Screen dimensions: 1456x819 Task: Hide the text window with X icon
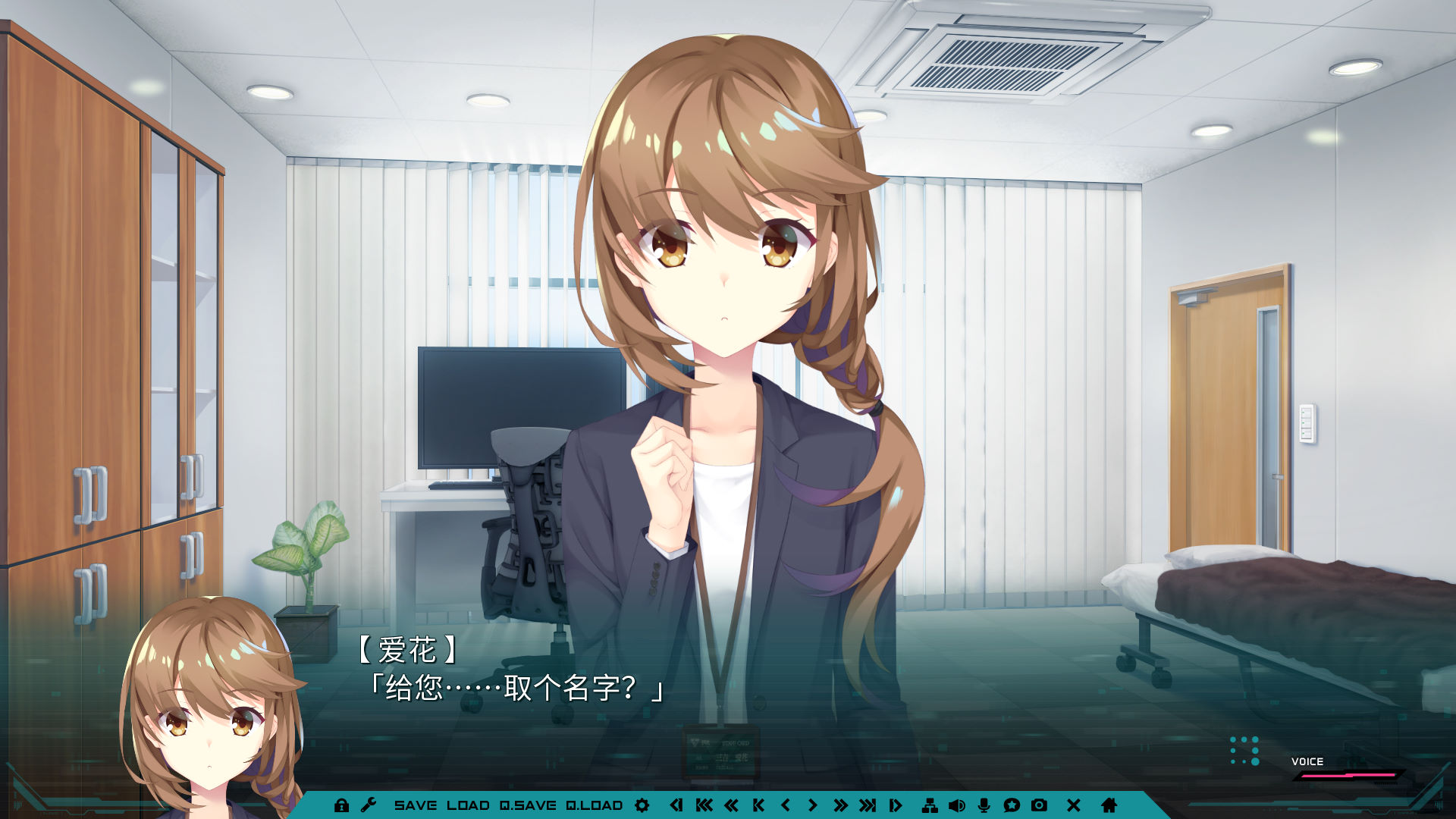pyautogui.click(x=1074, y=805)
